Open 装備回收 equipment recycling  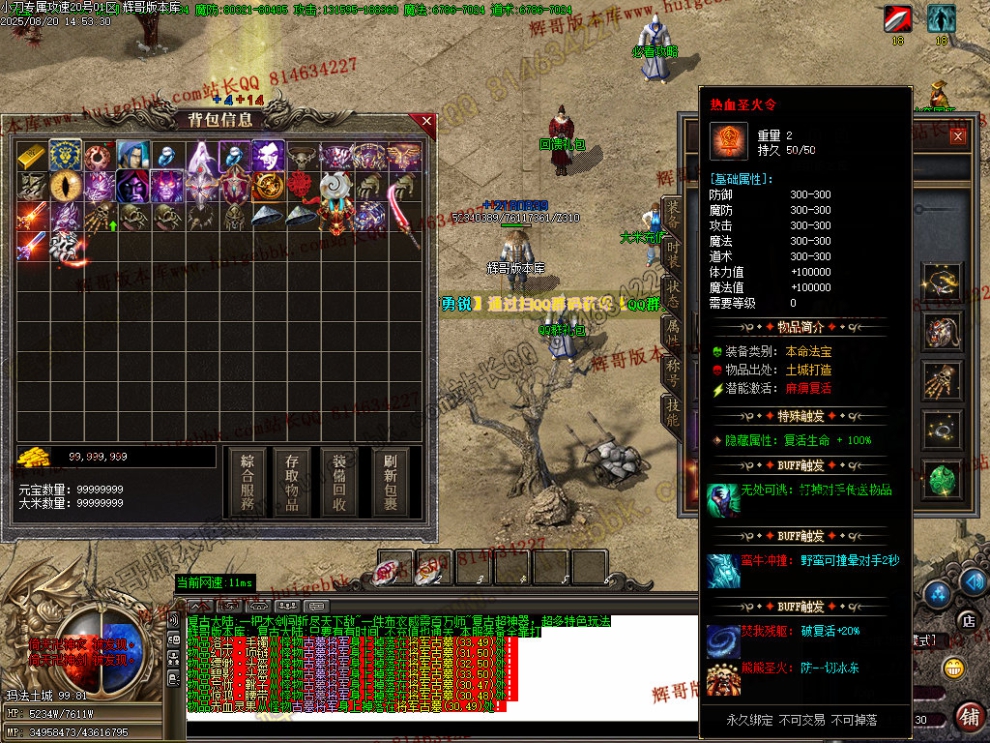coord(339,481)
